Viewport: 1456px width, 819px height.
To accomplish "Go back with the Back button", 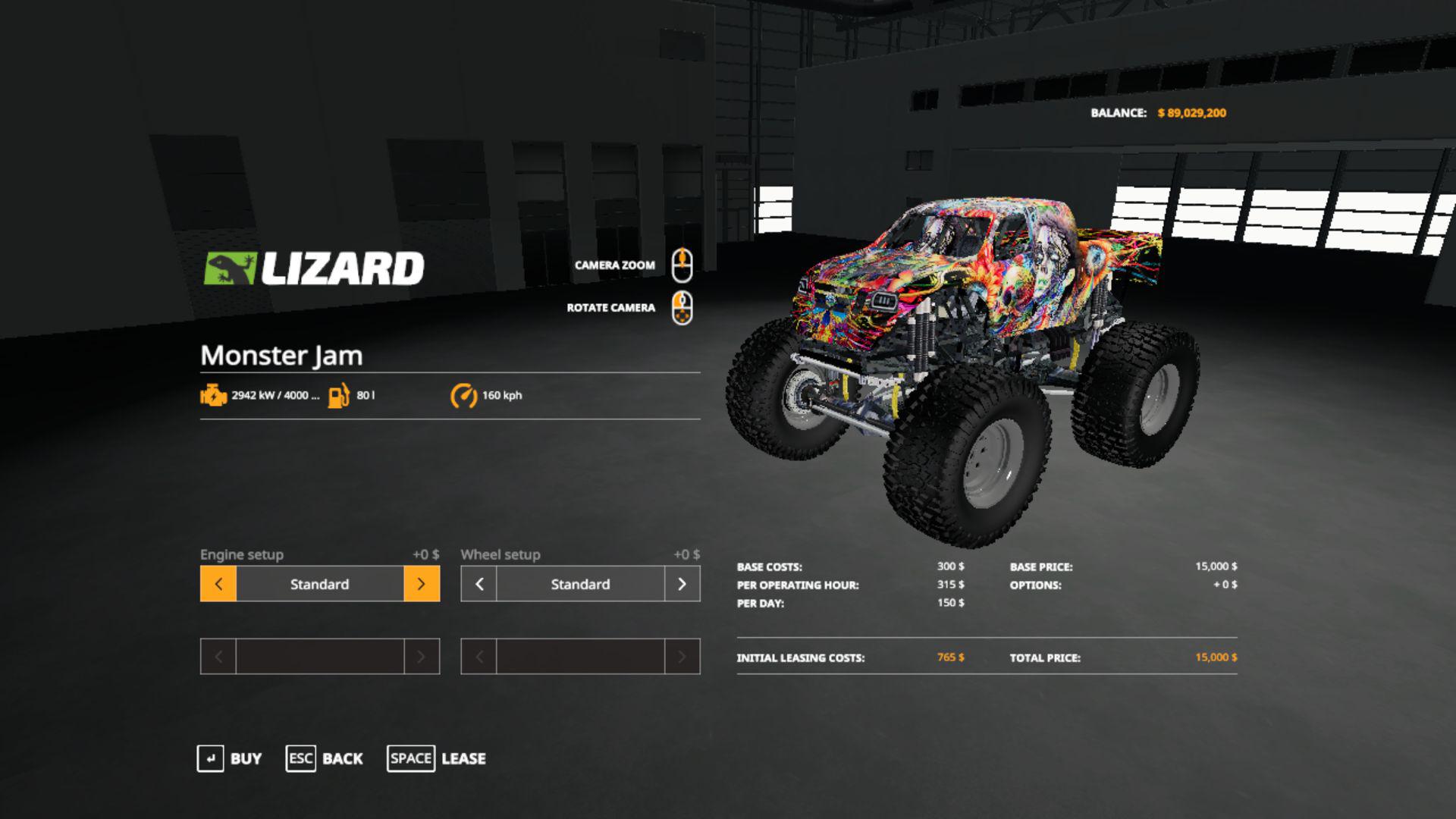I will 325,758.
